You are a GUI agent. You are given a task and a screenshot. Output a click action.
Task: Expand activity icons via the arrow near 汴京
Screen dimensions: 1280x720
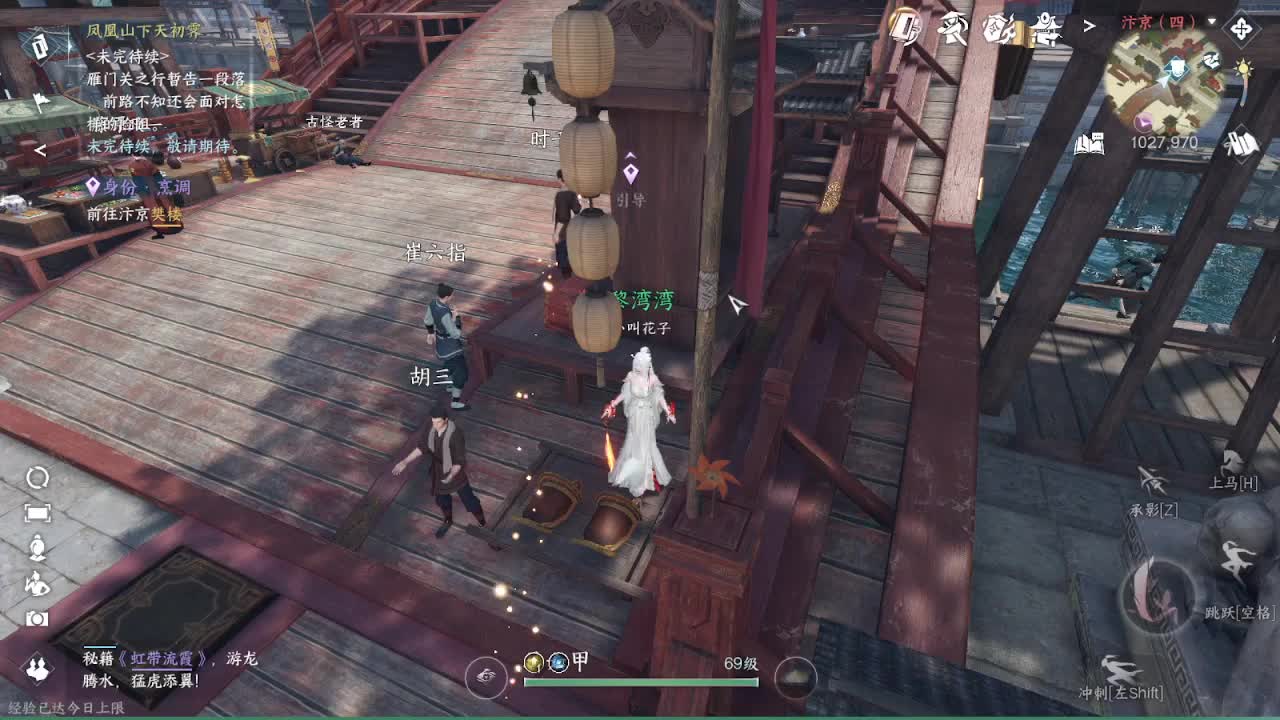(x=1090, y=25)
